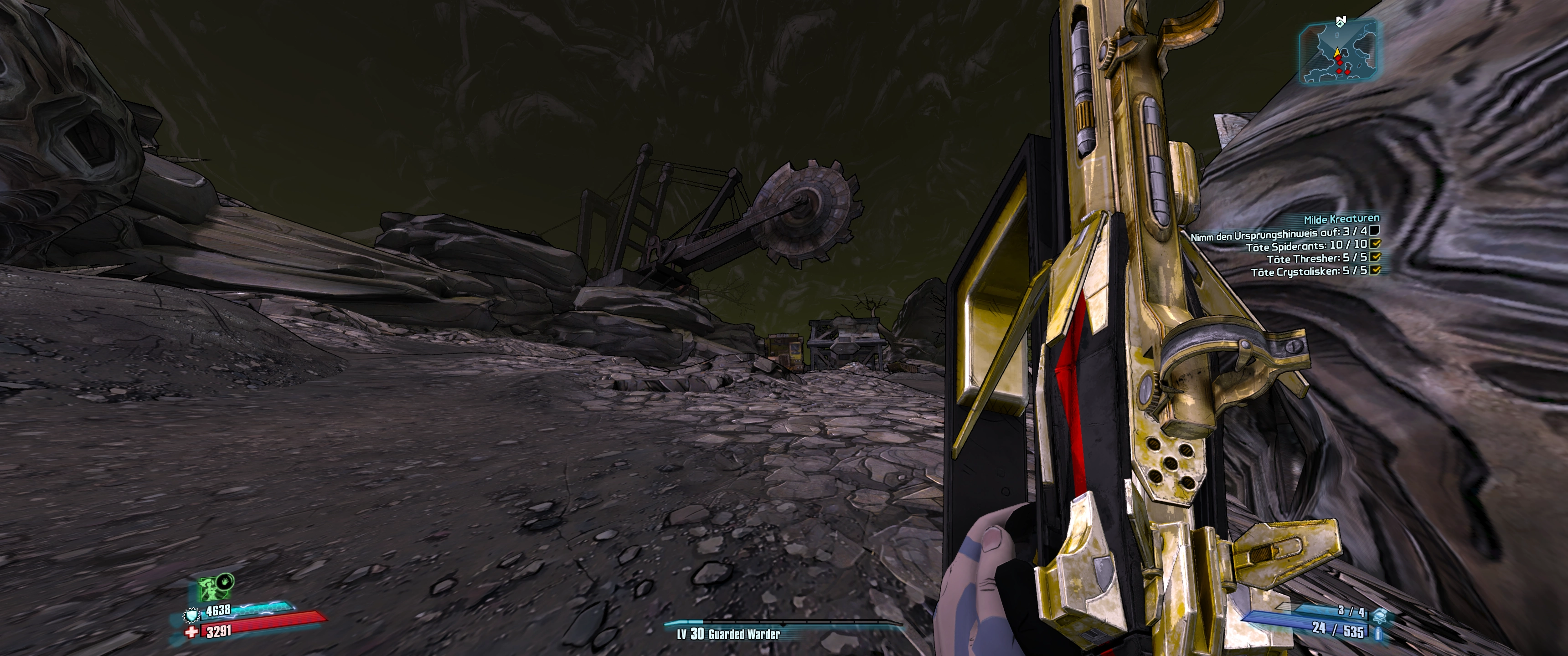Select the Milde Kreaturen quest title
Screen dimensions: 1568x656
point(1341,219)
